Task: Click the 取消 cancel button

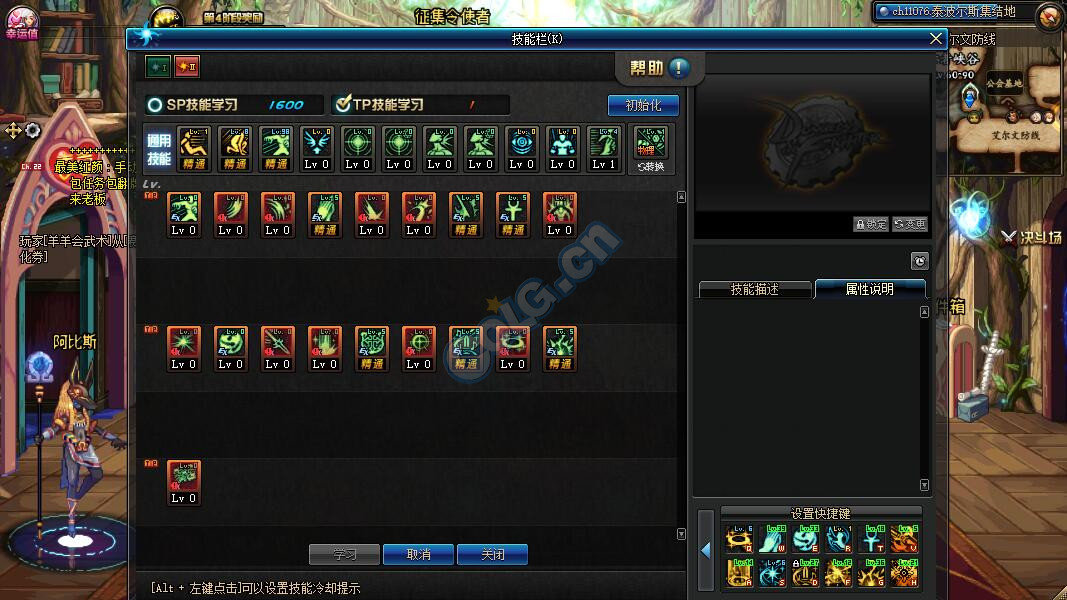Action: click(x=419, y=554)
